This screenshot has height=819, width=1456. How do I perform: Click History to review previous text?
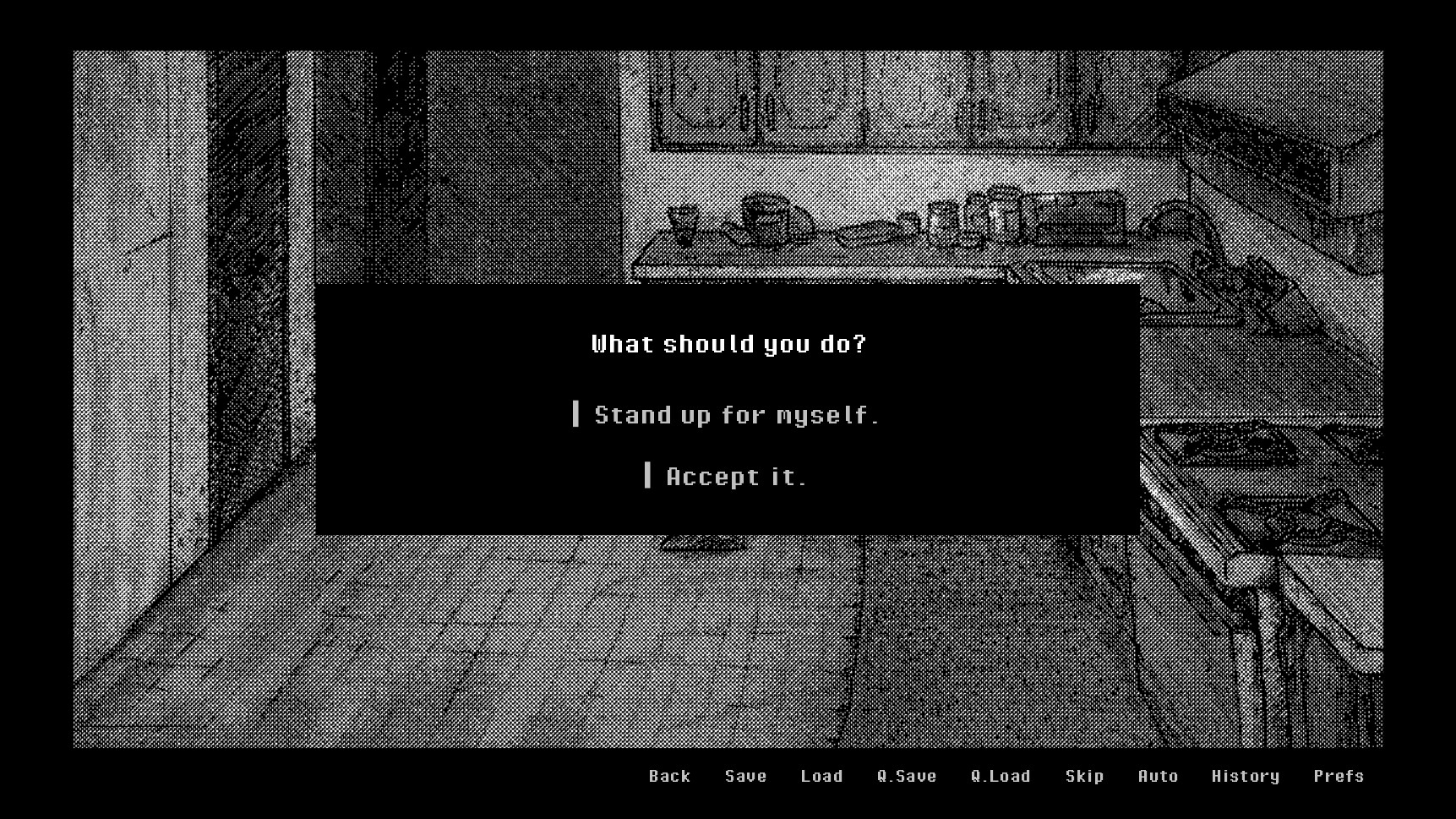1246,776
